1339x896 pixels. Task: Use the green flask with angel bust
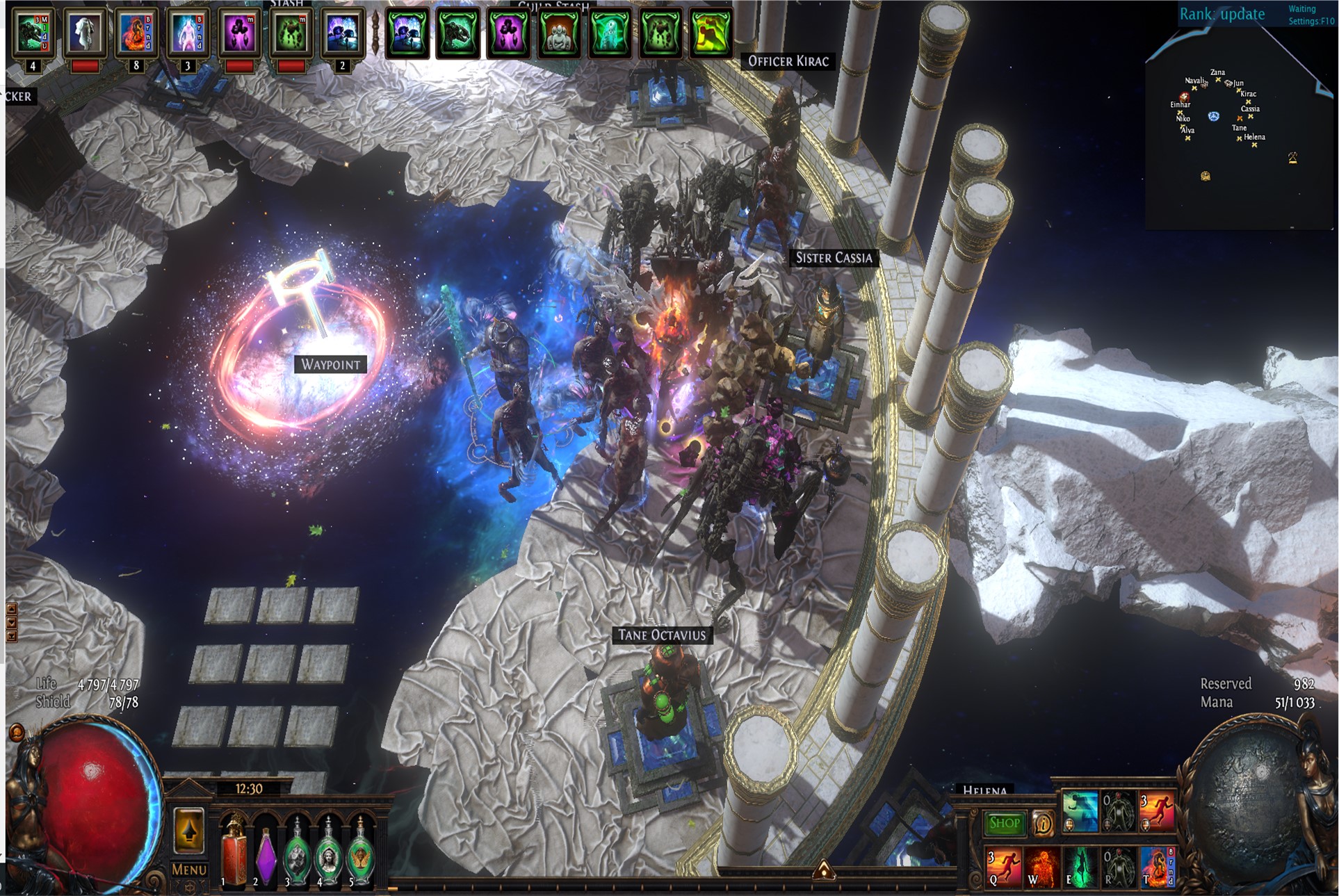pyautogui.click(x=328, y=855)
